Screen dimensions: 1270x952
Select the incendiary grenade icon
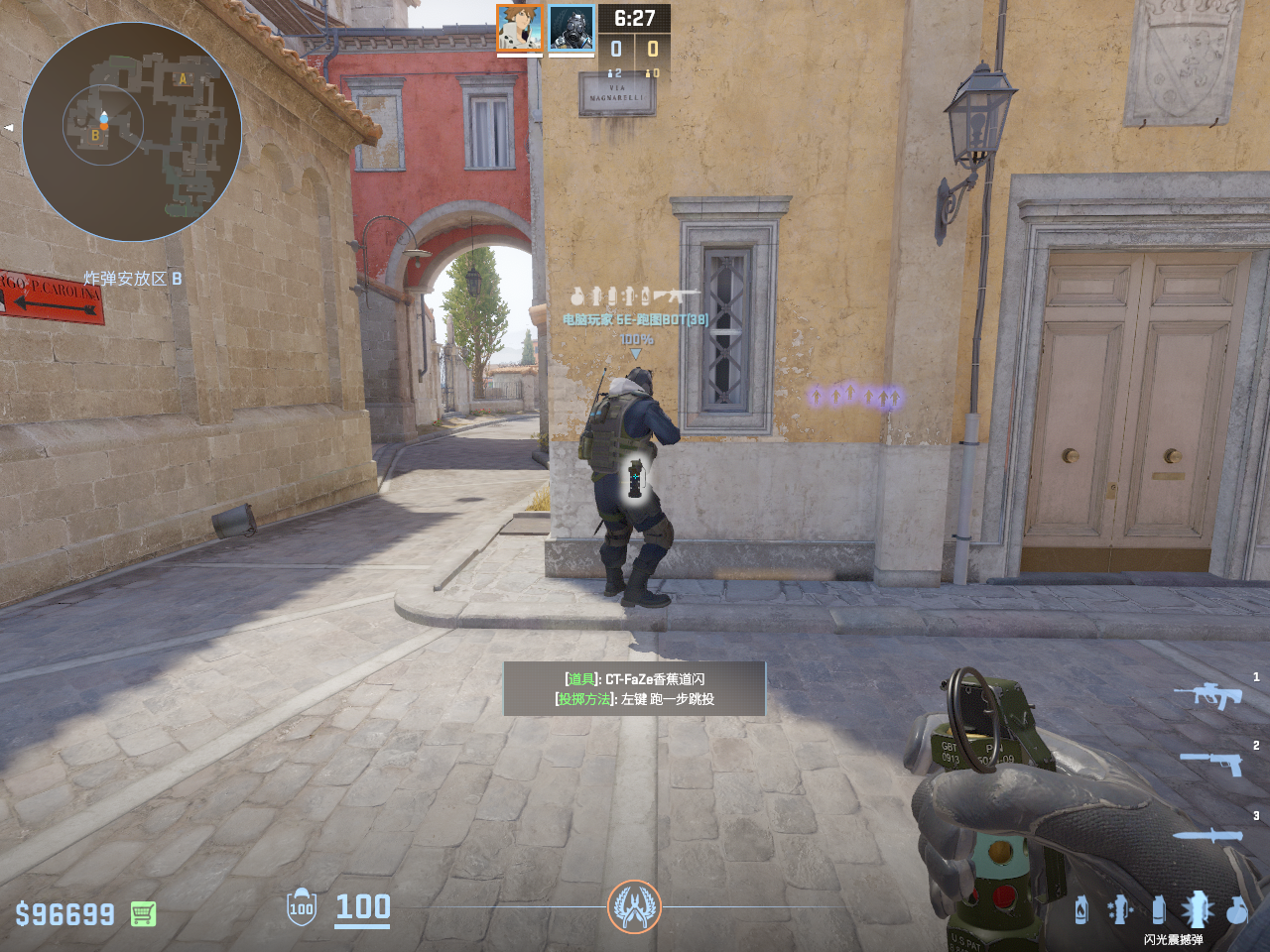(x=1081, y=909)
